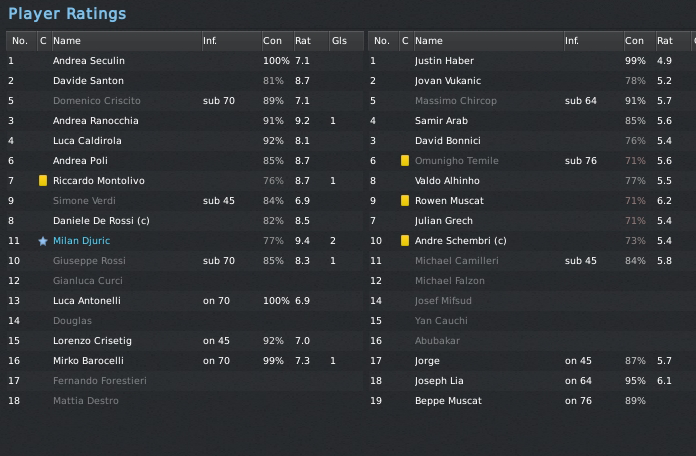Sort away team by Con column

(634, 41)
